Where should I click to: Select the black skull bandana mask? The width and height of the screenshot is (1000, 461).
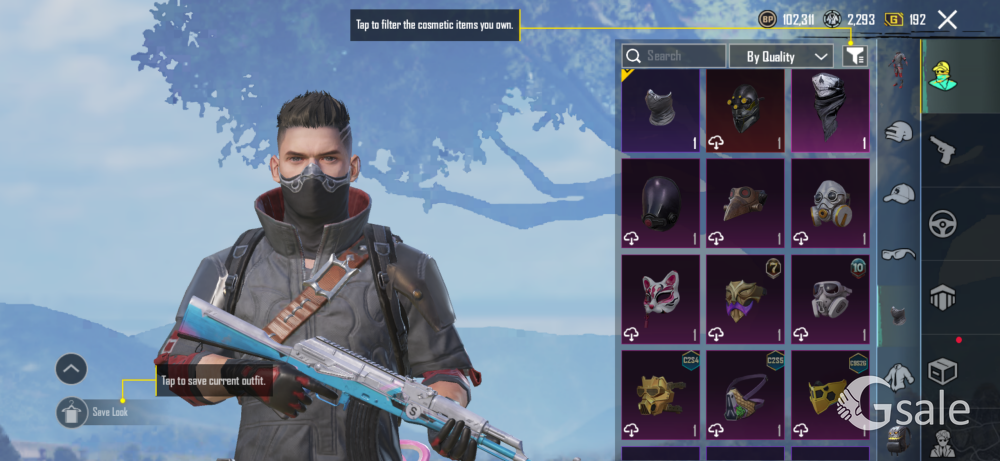[x=830, y=110]
